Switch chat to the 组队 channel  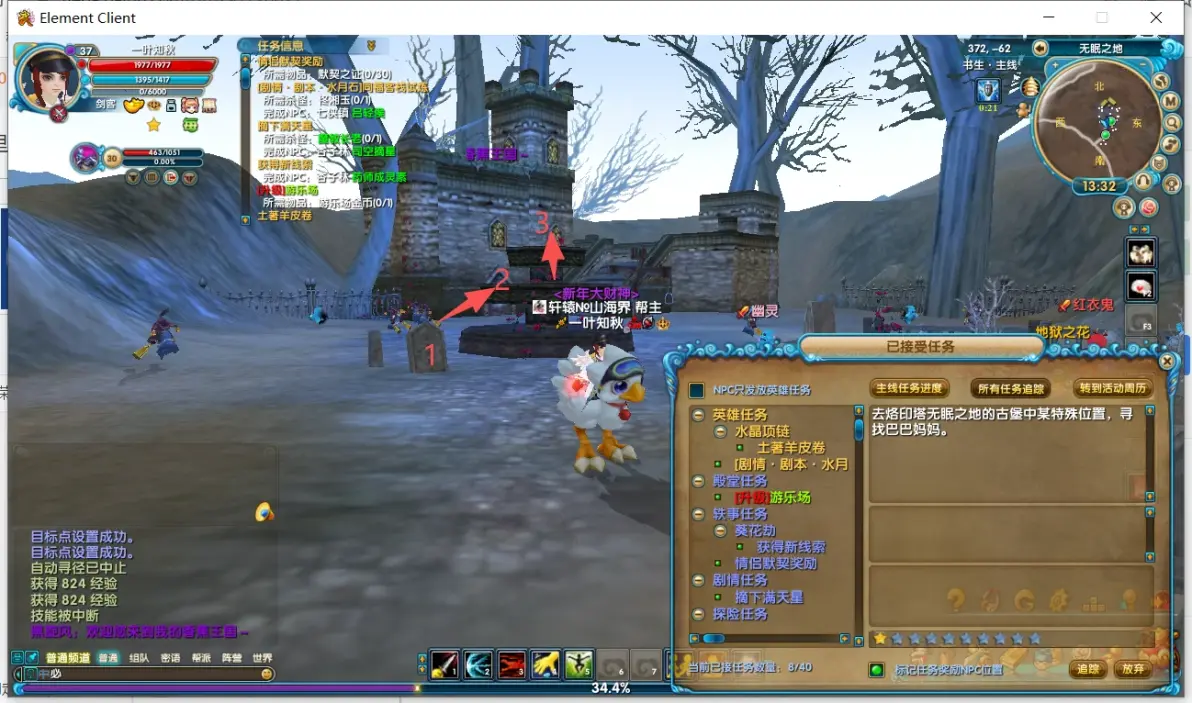tap(139, 658)
